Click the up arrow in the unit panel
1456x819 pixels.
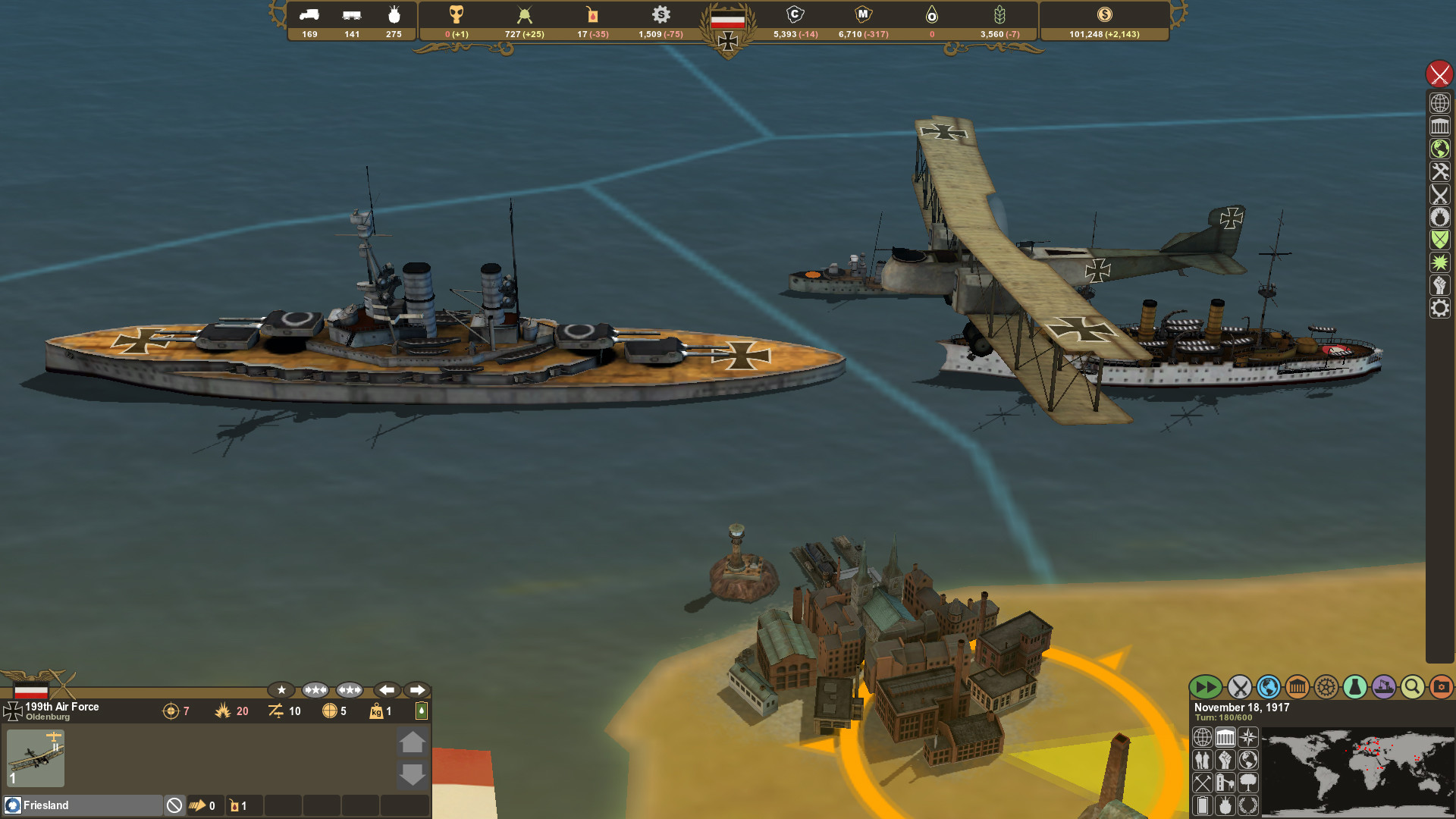pos(413,743)
